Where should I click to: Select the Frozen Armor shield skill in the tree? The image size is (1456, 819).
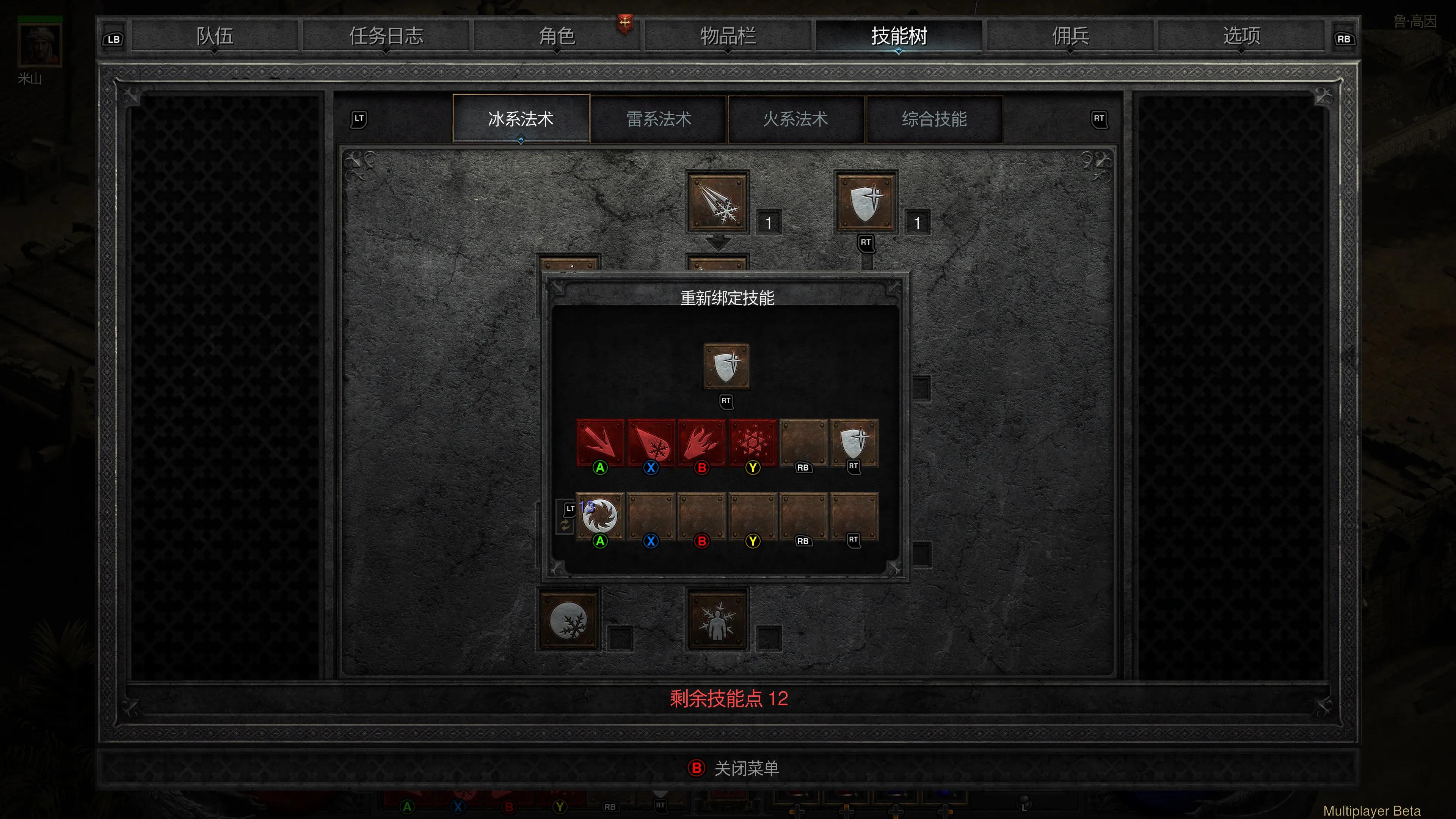coord(866,202)
